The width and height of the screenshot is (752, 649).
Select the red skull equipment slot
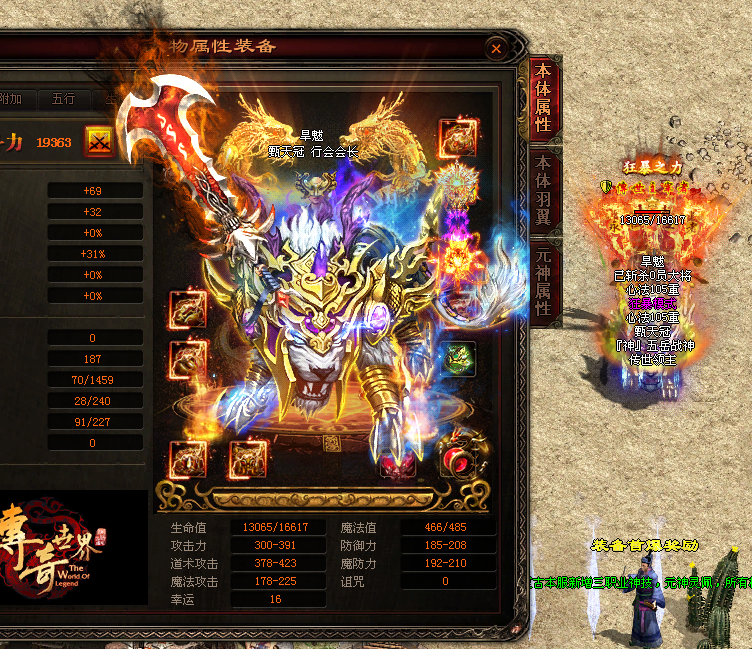[x=398, y=460]
